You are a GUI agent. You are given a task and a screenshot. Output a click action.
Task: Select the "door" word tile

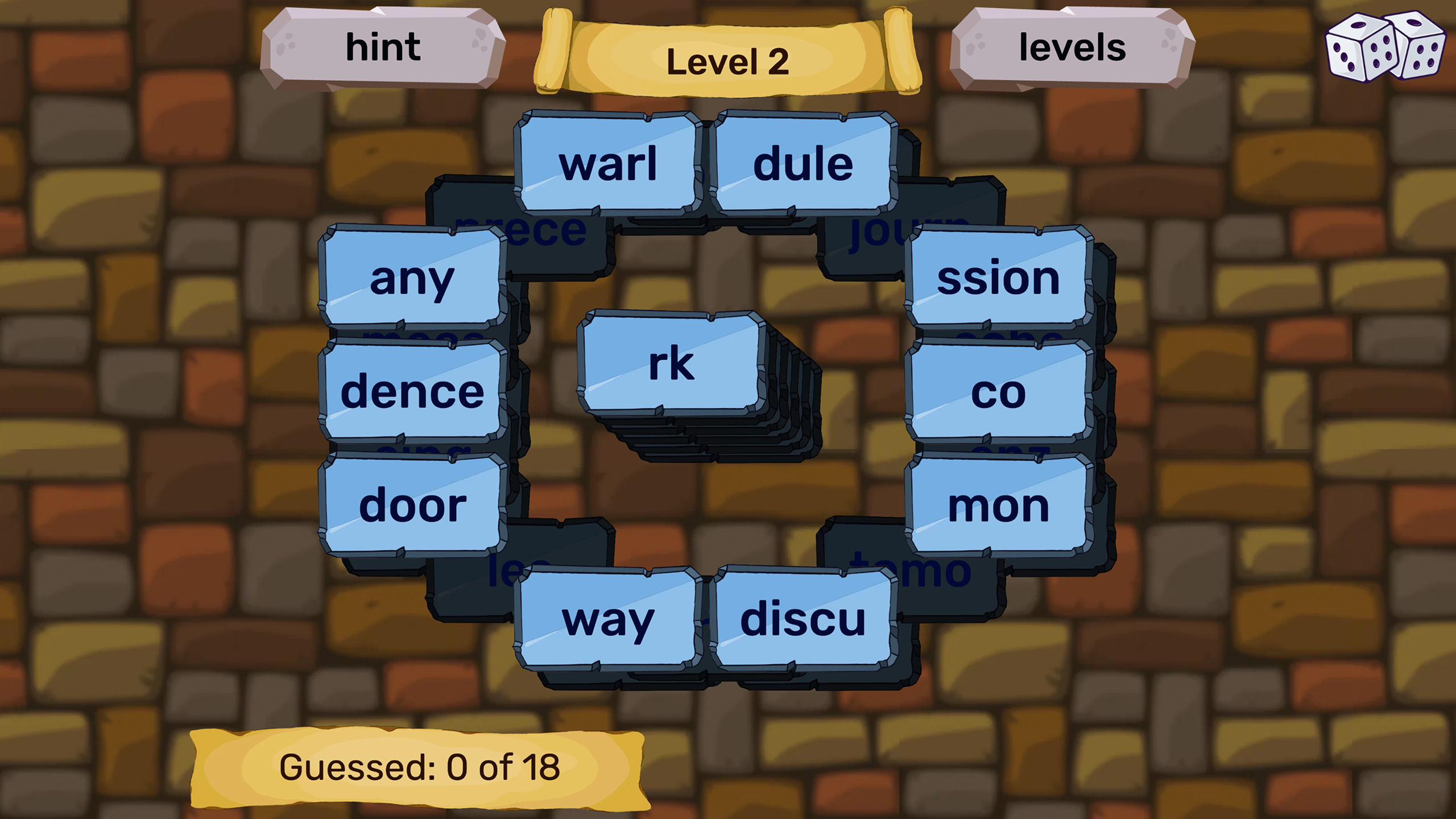(413, 503)
